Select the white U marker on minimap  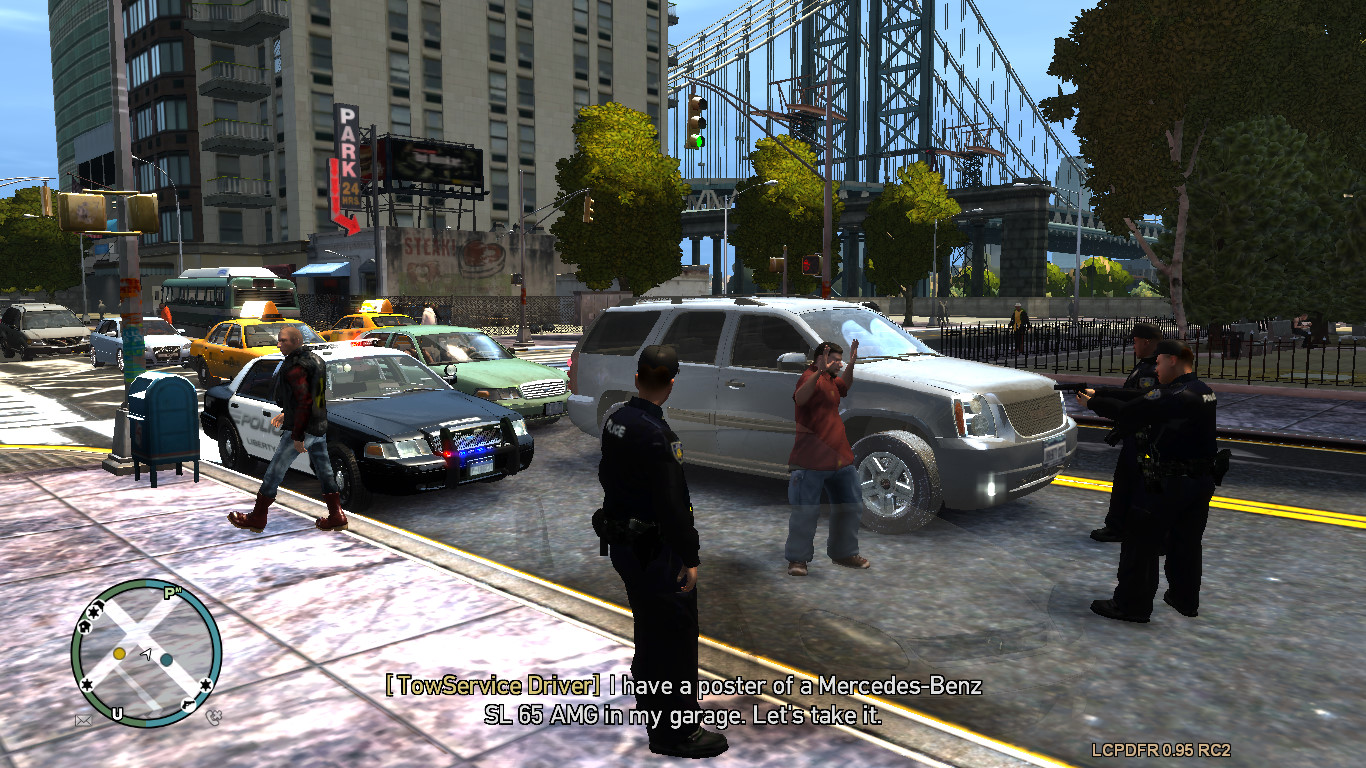coord(118,713)
